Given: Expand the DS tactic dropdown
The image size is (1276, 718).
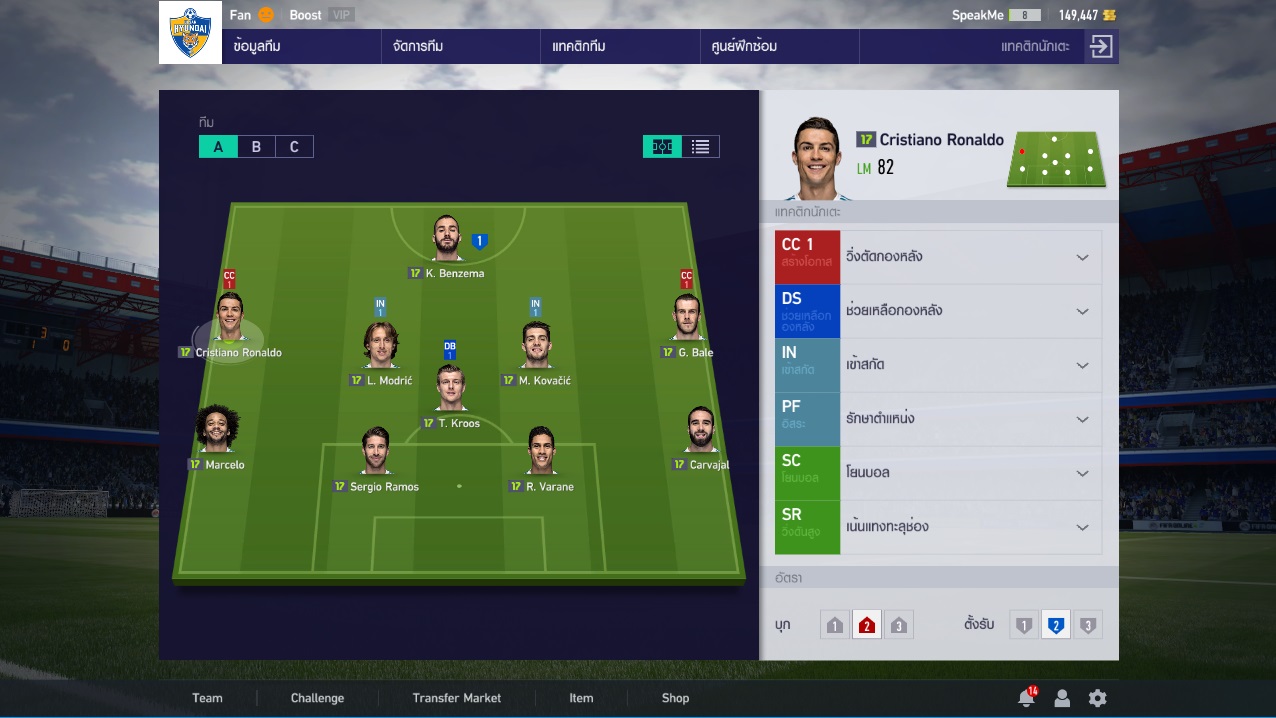Looking at the screenshot, I should pos(1081,311).
